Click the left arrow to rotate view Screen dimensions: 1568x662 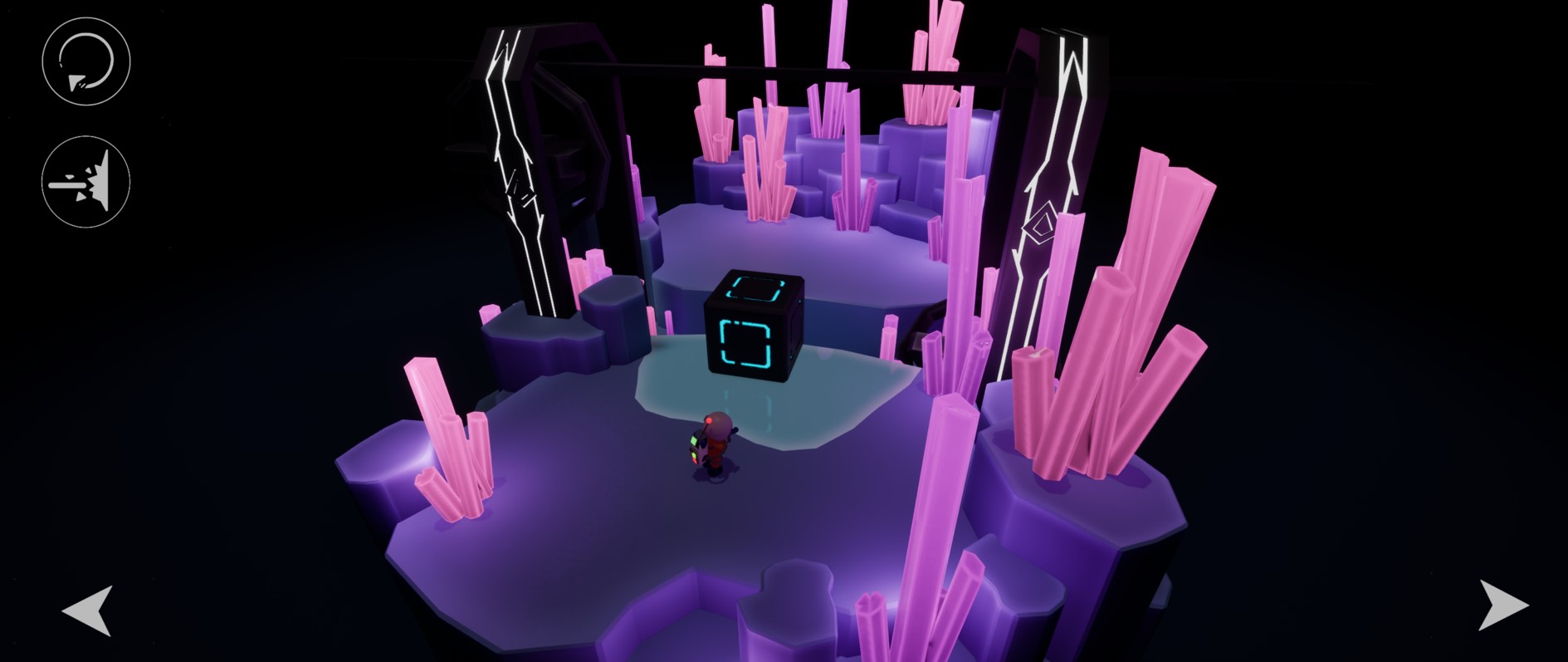point(88,610)
